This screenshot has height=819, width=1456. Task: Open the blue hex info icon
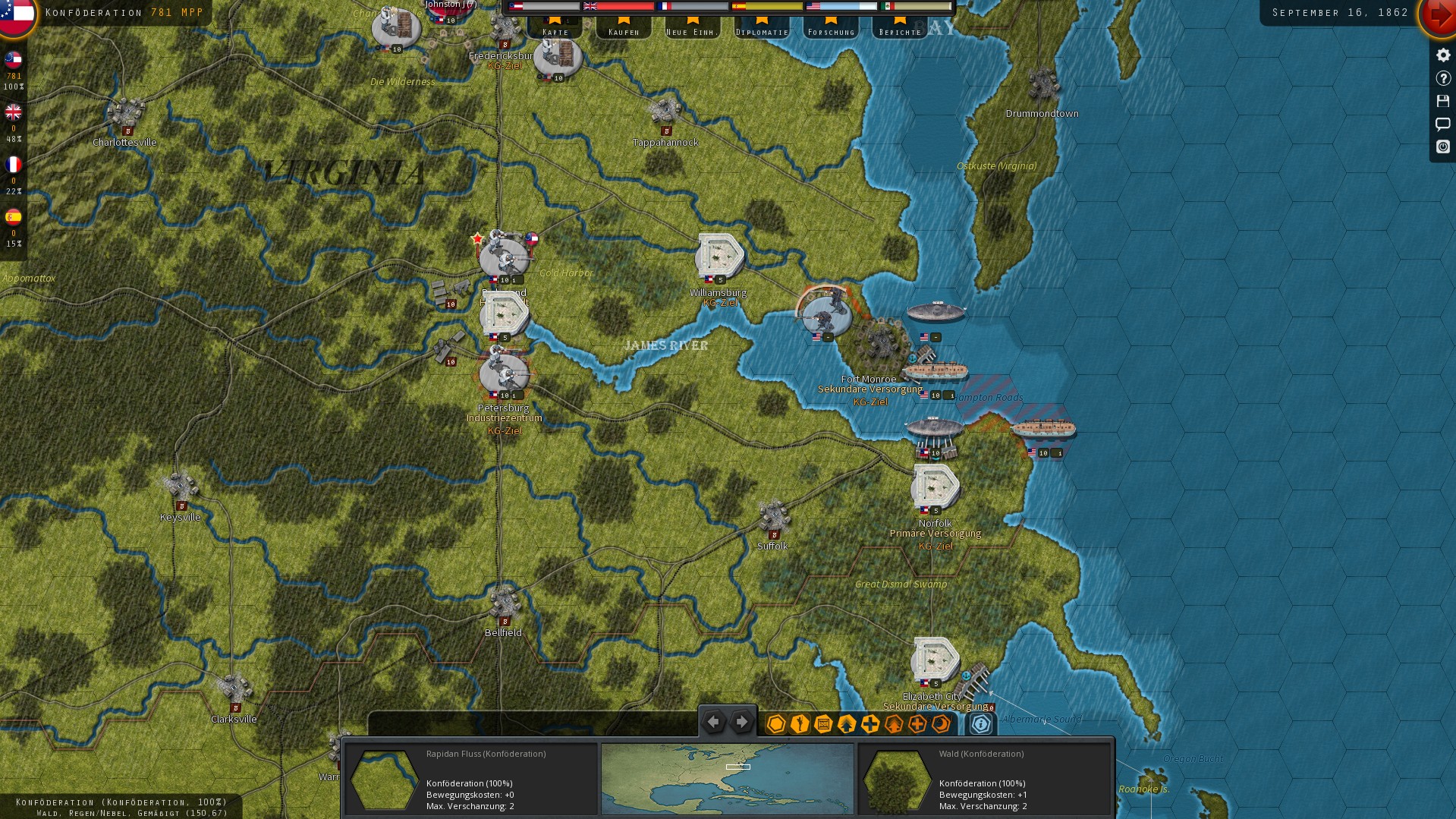pos(981,725)
